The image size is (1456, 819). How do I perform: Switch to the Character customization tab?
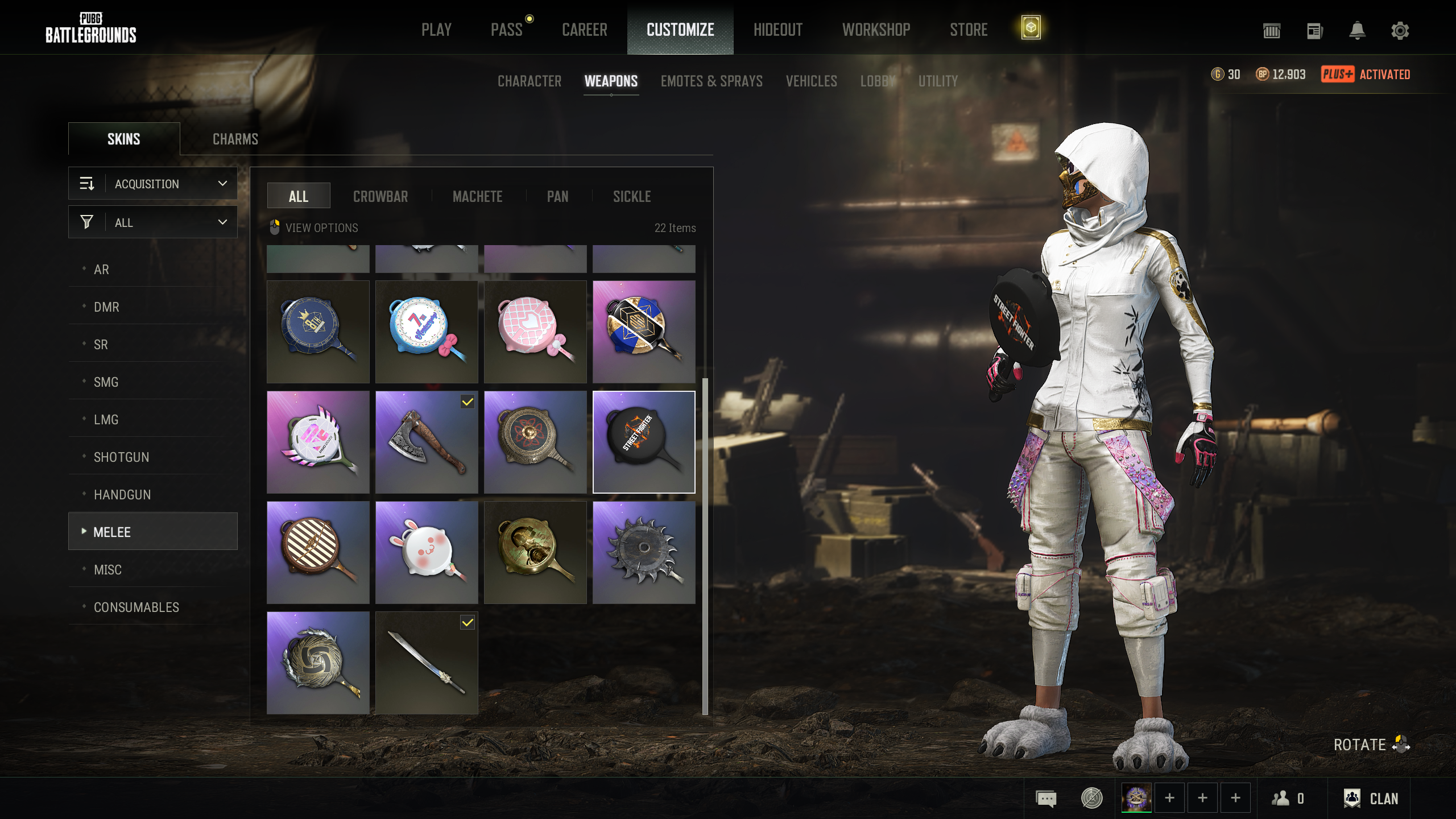[x=529, y=81]
